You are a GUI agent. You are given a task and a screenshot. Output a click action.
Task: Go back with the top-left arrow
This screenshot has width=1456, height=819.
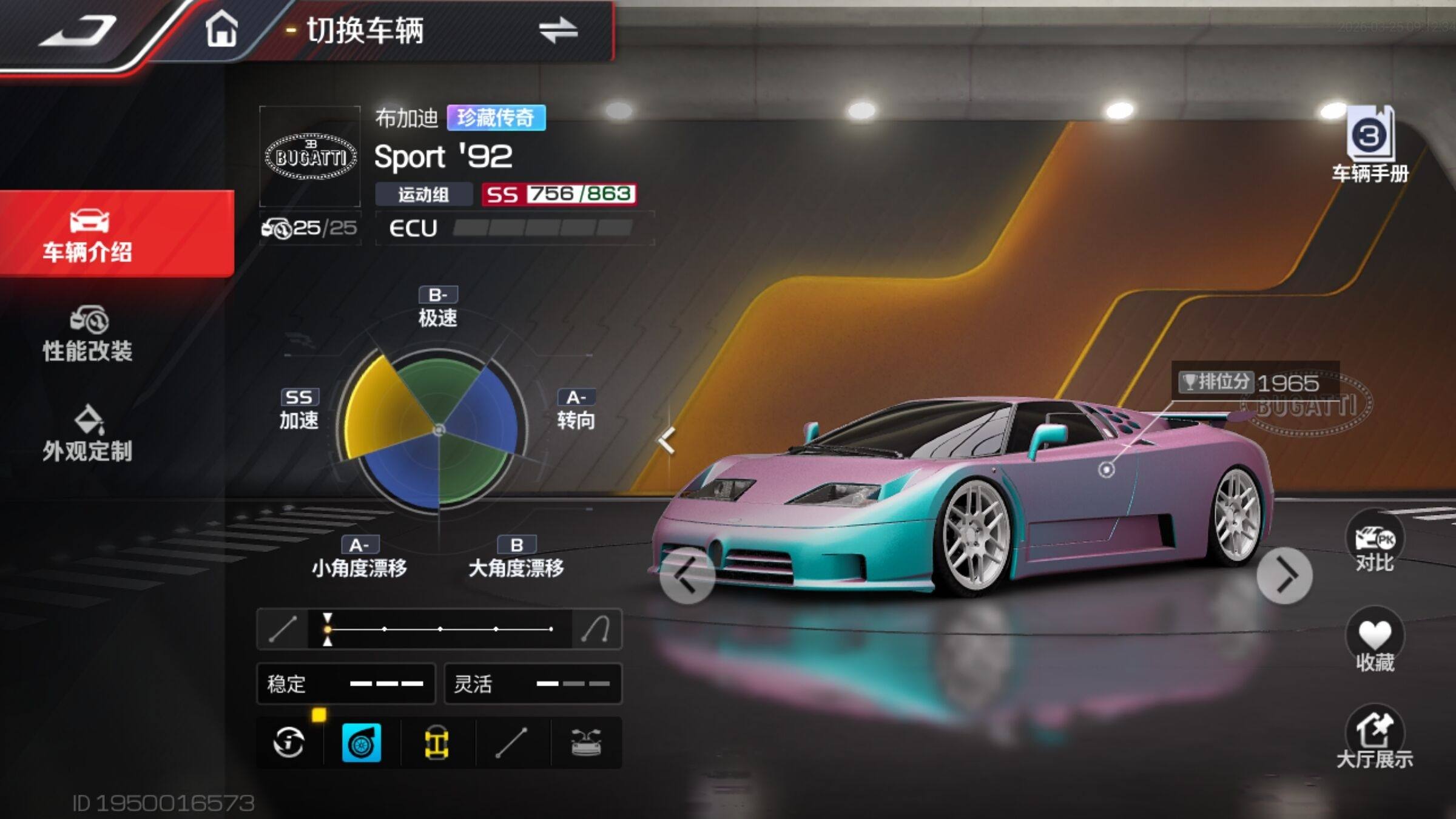click(x=78, y=30)
